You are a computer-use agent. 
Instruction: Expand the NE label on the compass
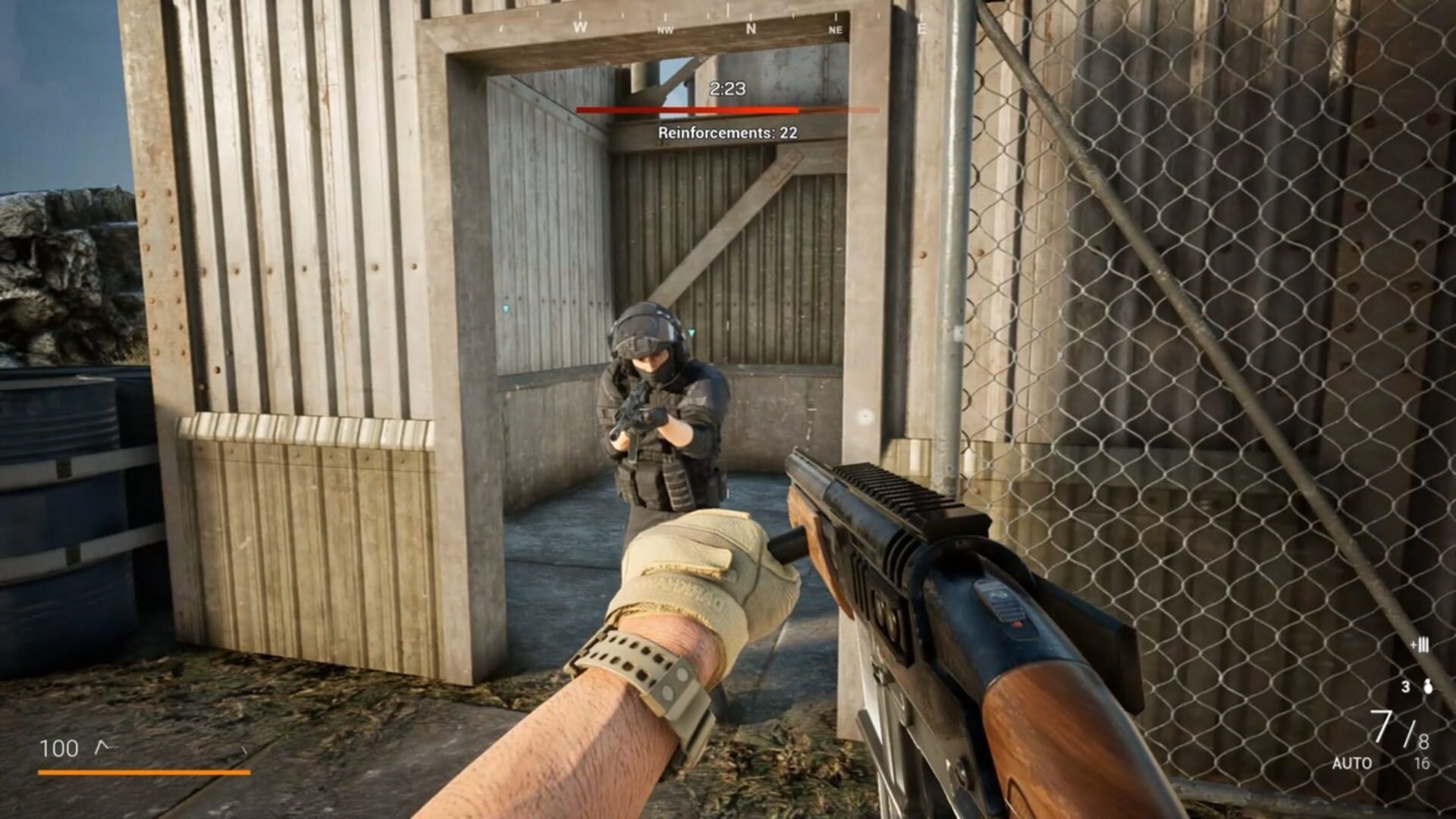point(835,31)
